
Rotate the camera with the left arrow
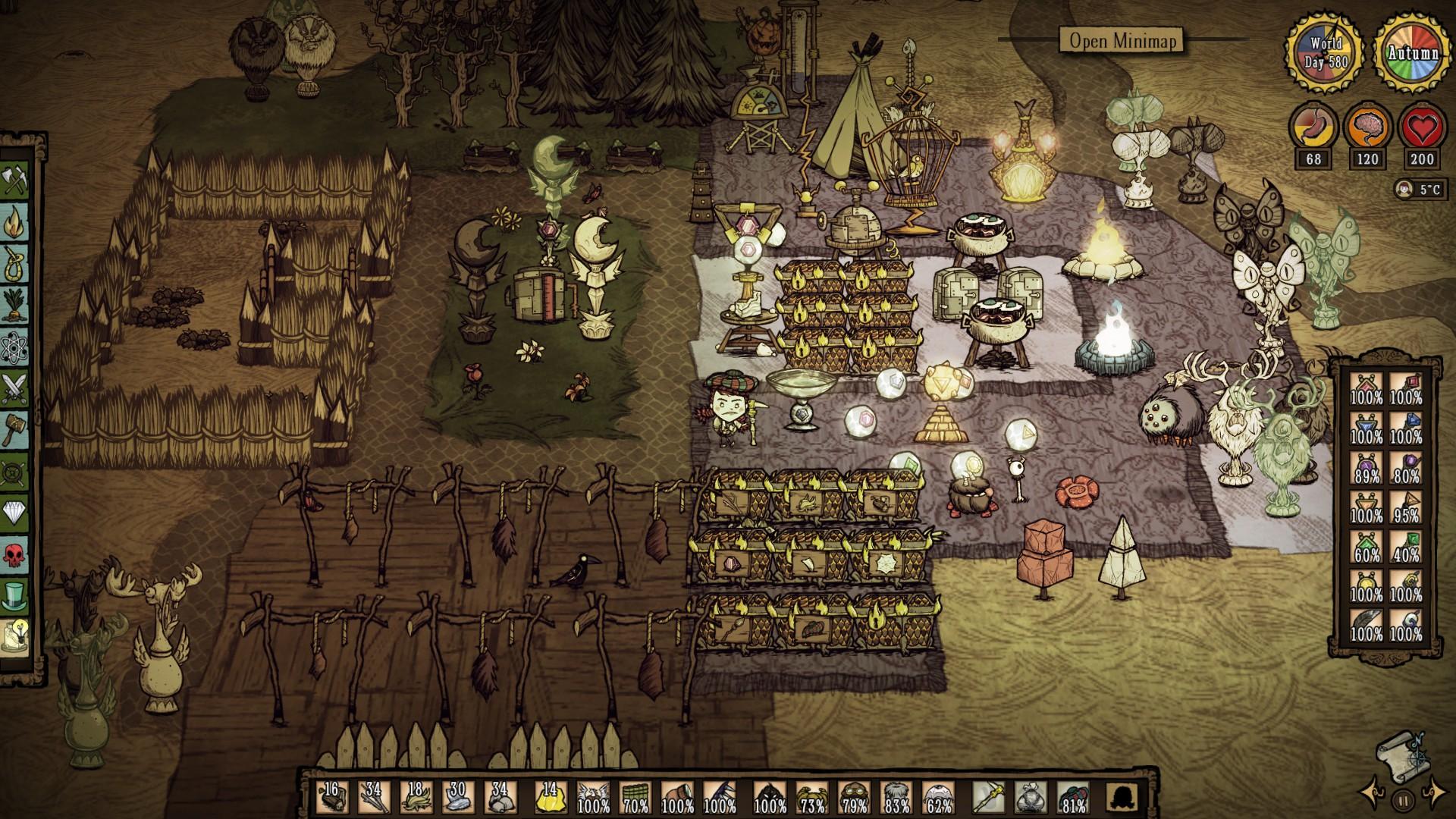1371,793
